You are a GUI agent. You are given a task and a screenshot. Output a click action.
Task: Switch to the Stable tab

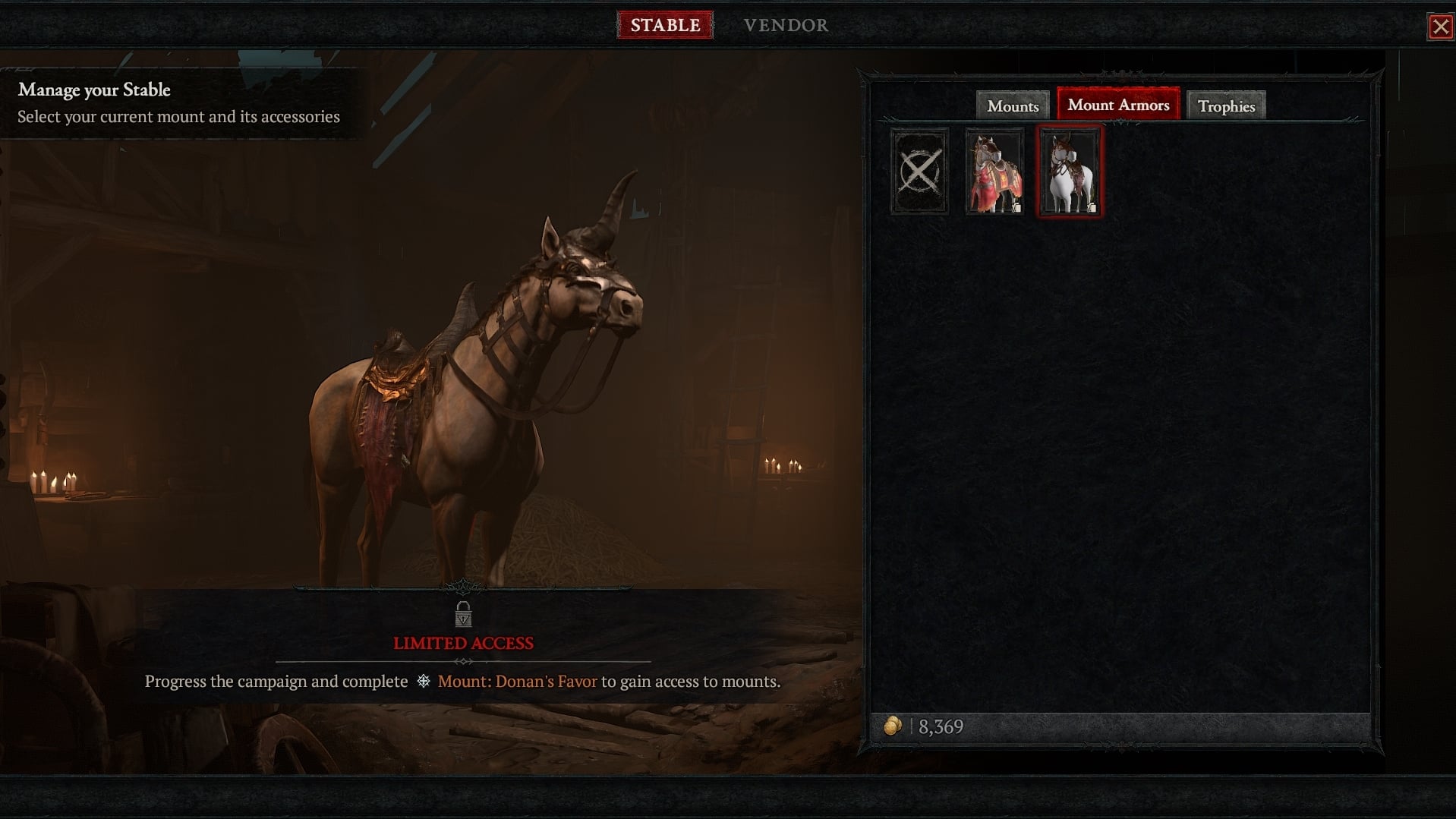coord(665,25)
